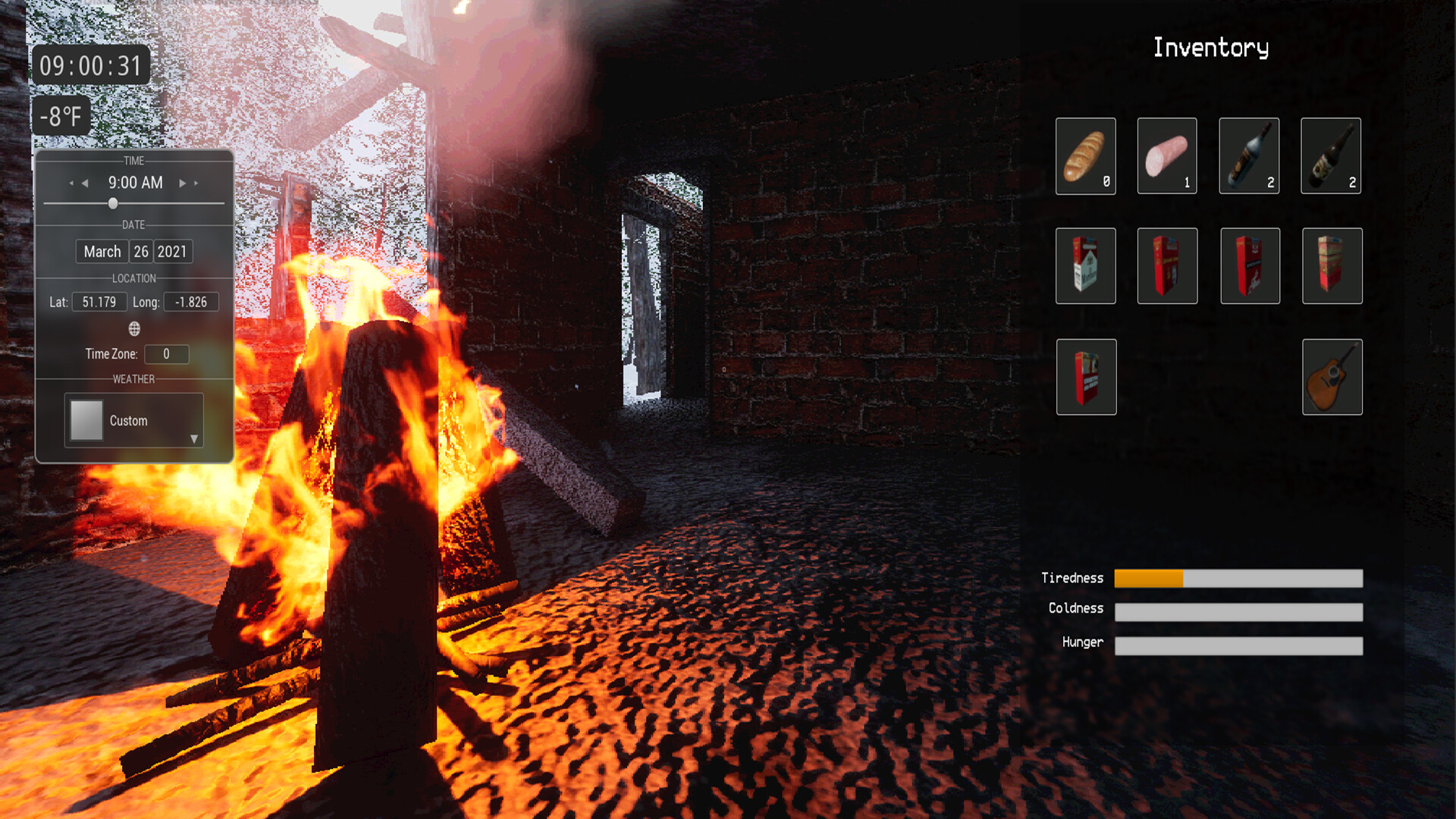
Task: Select the bread loaf inventory item
Action: (x=1086, y=155)
